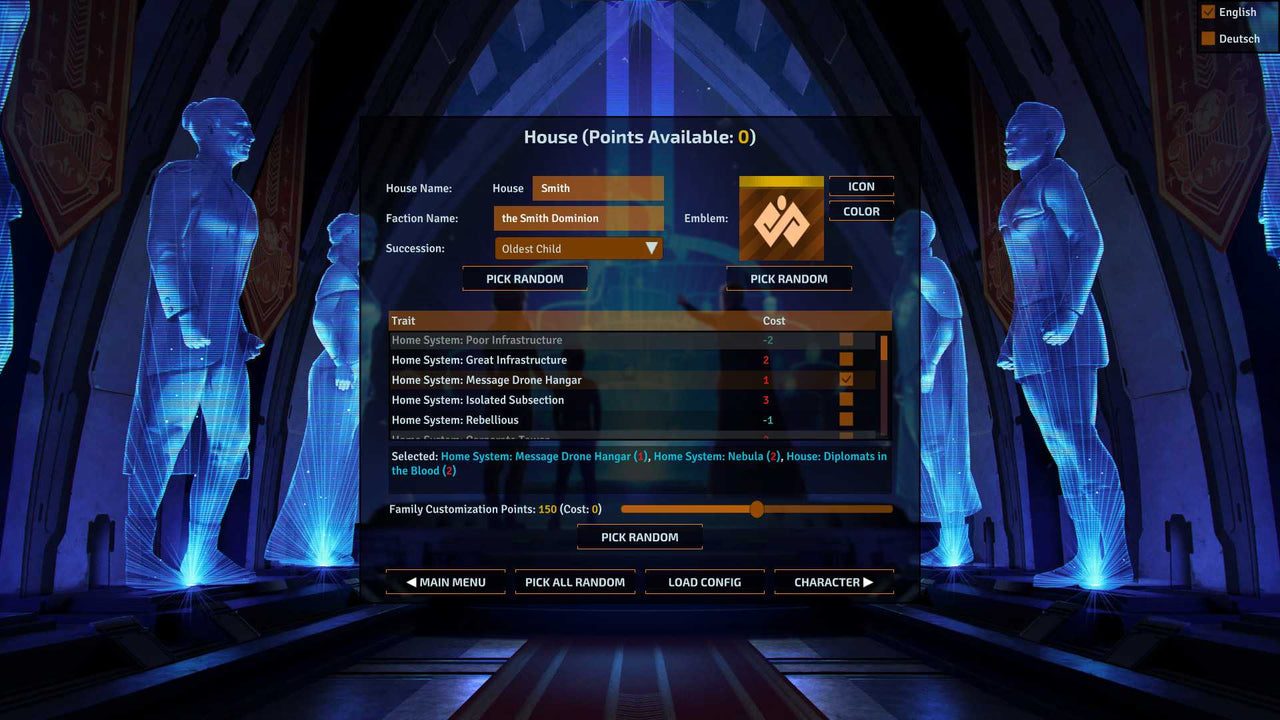Viewport: 1280px width, 720px height.
Task: Click the ICON button to change emblem
Action: coord(860,186)
